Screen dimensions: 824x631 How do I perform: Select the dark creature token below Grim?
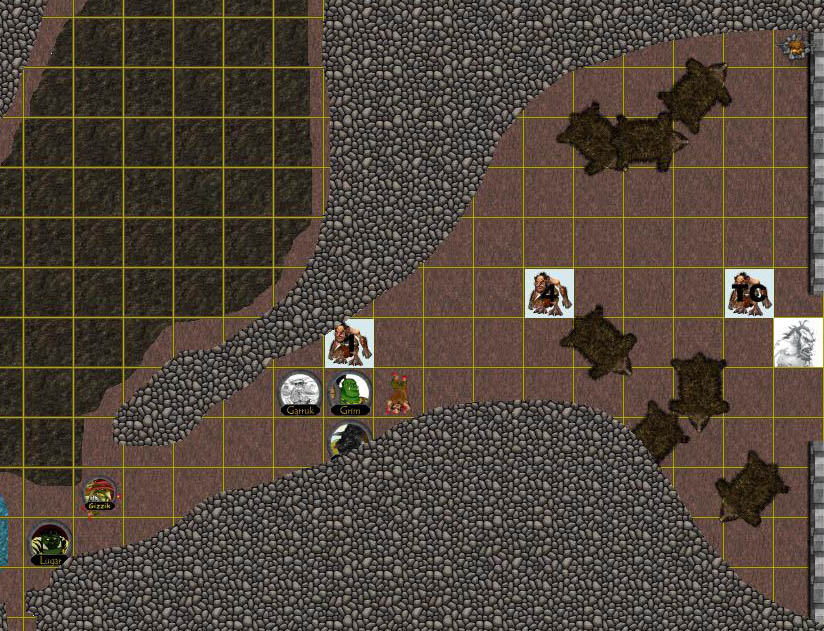pos(350,440)
